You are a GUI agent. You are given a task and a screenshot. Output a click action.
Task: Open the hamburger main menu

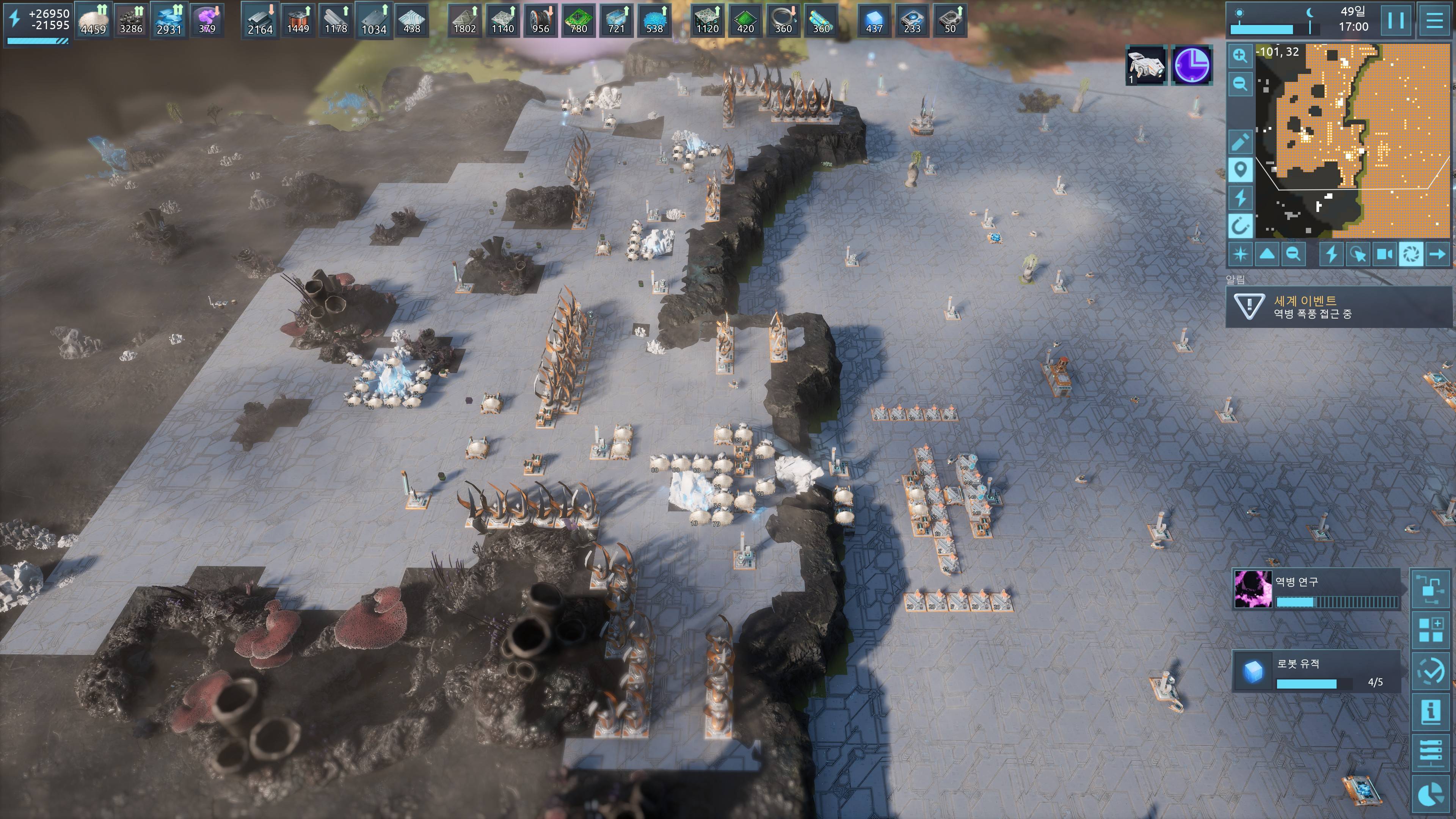[1434, 20]
